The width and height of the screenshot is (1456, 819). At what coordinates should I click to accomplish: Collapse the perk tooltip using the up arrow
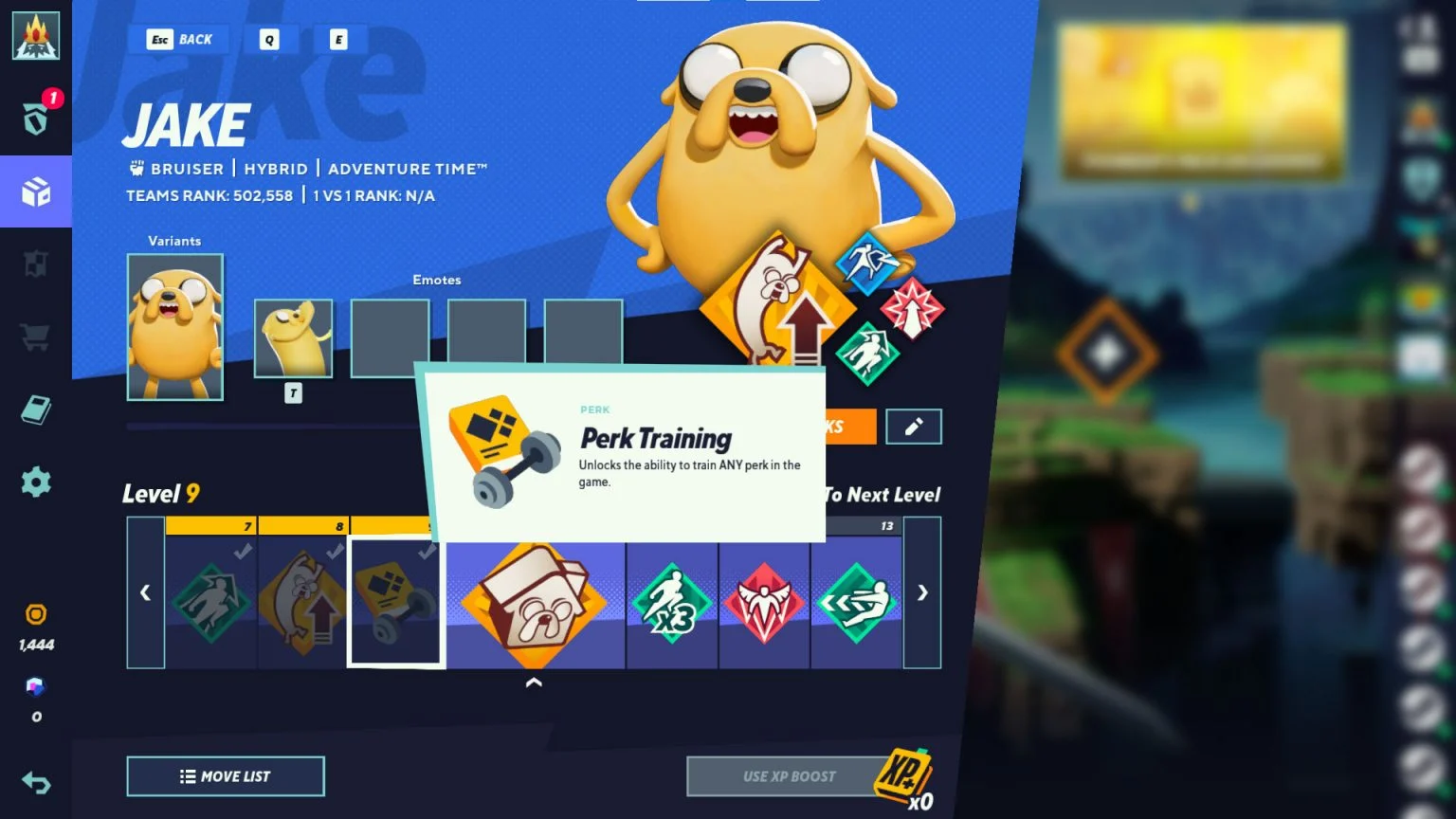(535, 682)
